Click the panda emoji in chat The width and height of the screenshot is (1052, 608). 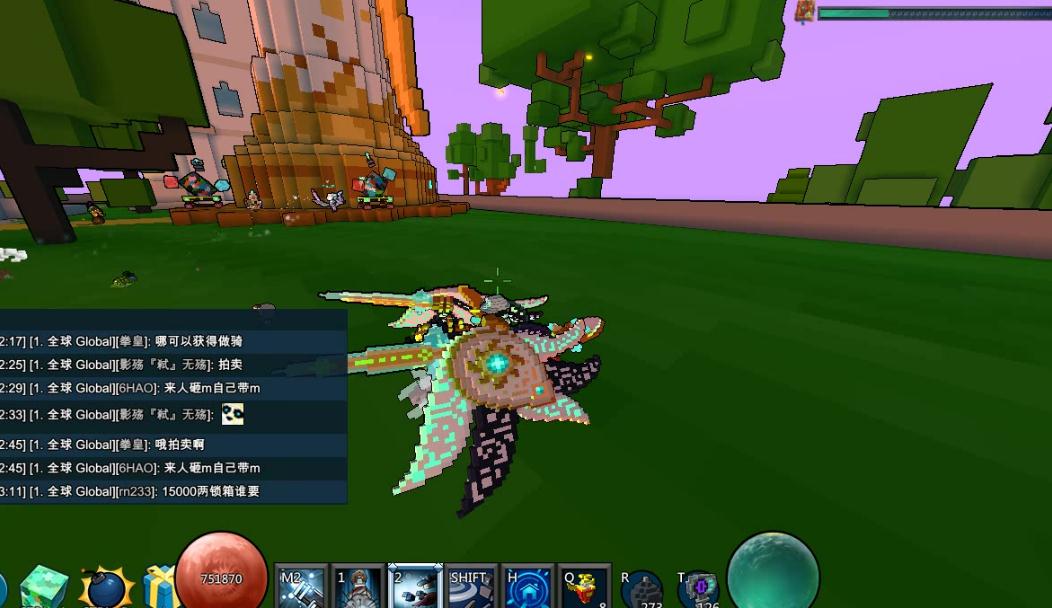point(232,414)
